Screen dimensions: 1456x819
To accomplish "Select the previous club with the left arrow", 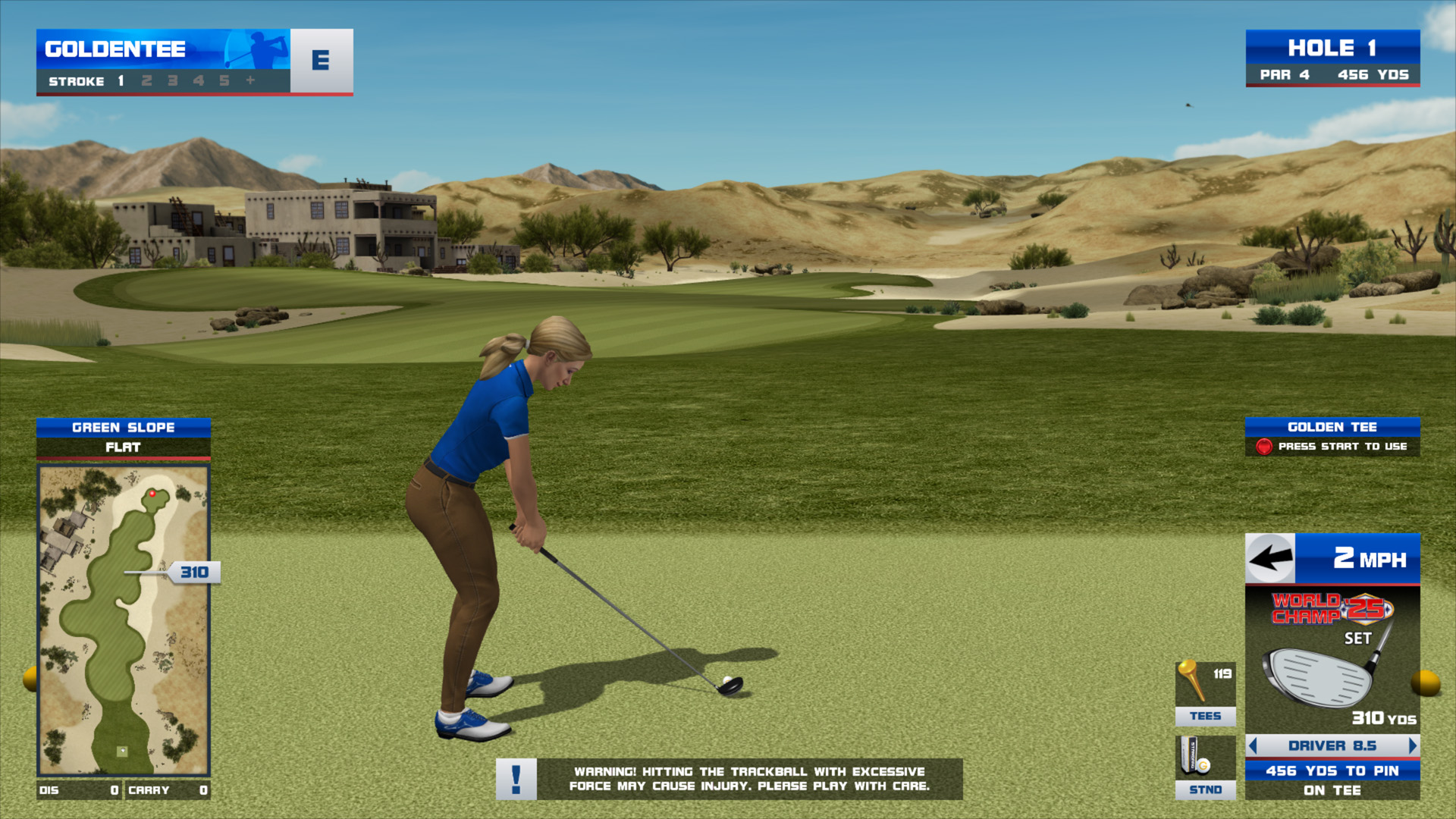I will click(x=1253, y=745).
